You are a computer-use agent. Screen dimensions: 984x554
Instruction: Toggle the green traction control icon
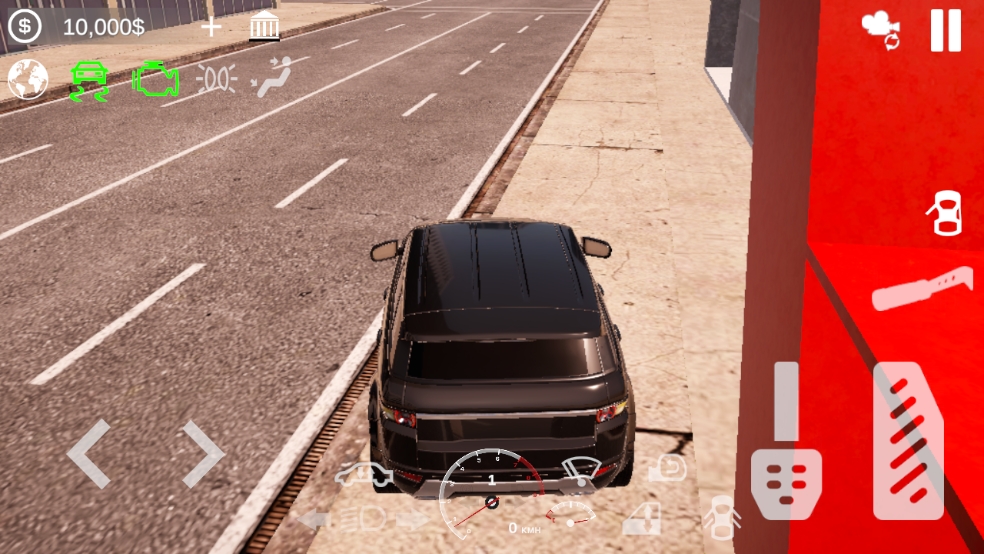click(89, 80)
